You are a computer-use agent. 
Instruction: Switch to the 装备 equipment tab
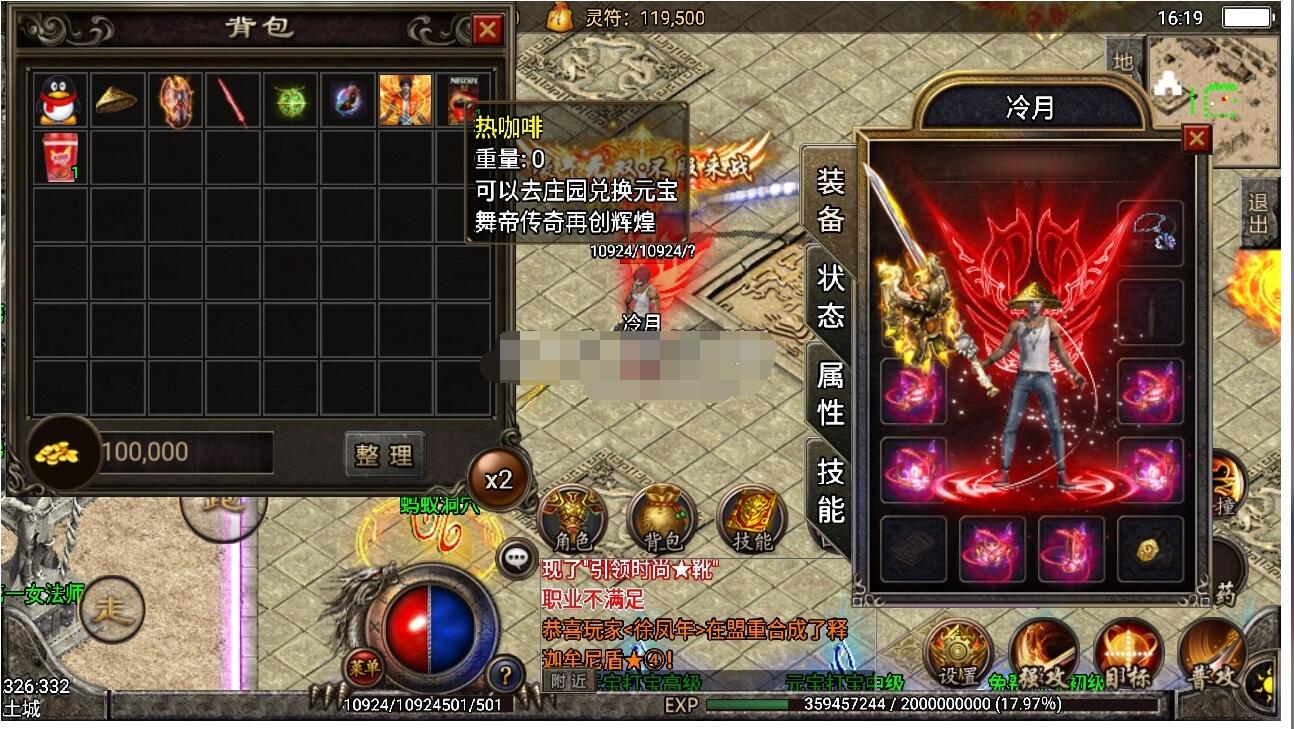[x=831, y=199]
